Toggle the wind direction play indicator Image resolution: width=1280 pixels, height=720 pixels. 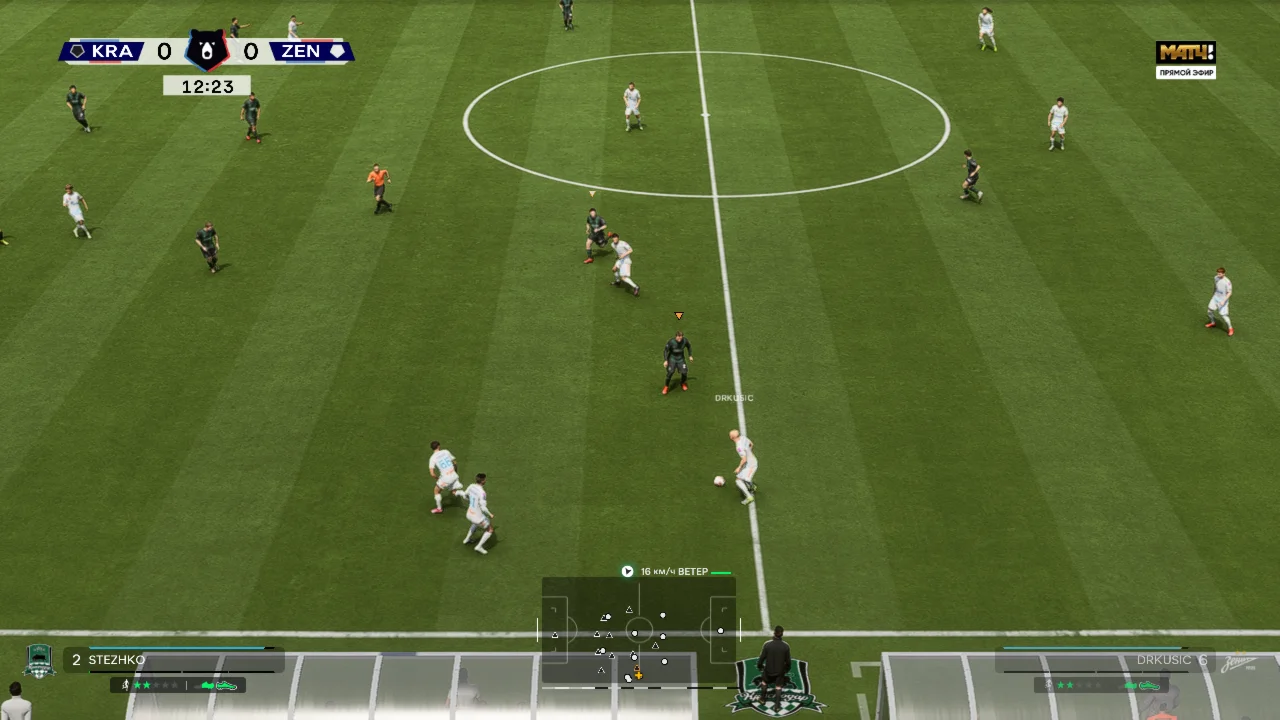point(627,571)
